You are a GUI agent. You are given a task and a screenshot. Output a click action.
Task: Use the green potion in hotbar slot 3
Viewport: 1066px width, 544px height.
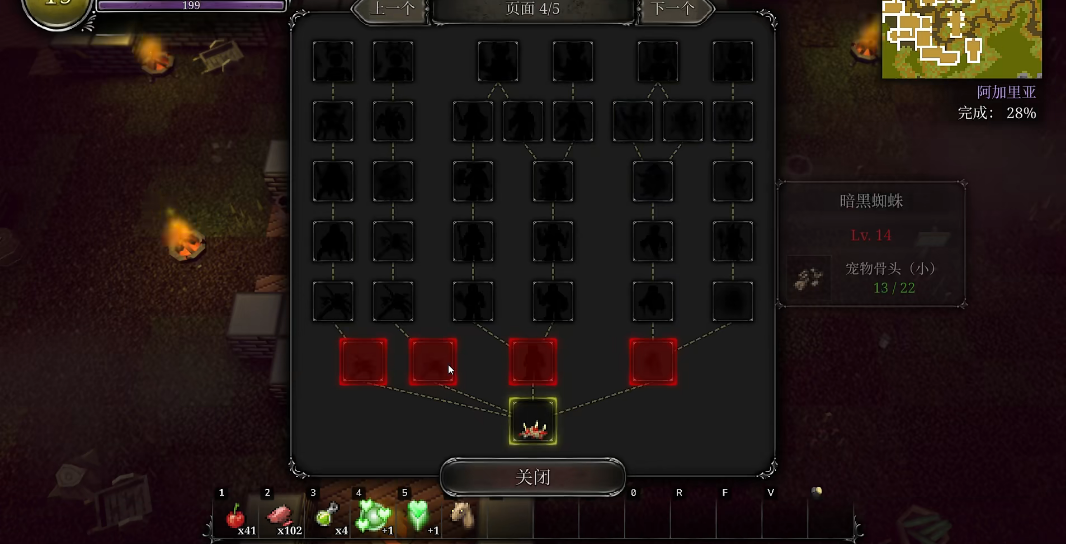pos(325,516)
